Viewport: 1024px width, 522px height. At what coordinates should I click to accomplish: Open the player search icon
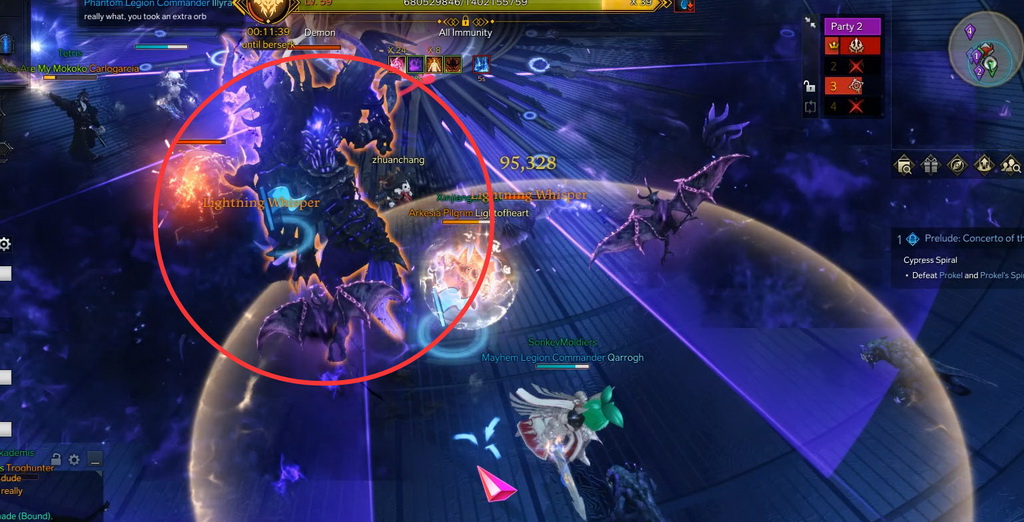click(x=1010, y=165)
